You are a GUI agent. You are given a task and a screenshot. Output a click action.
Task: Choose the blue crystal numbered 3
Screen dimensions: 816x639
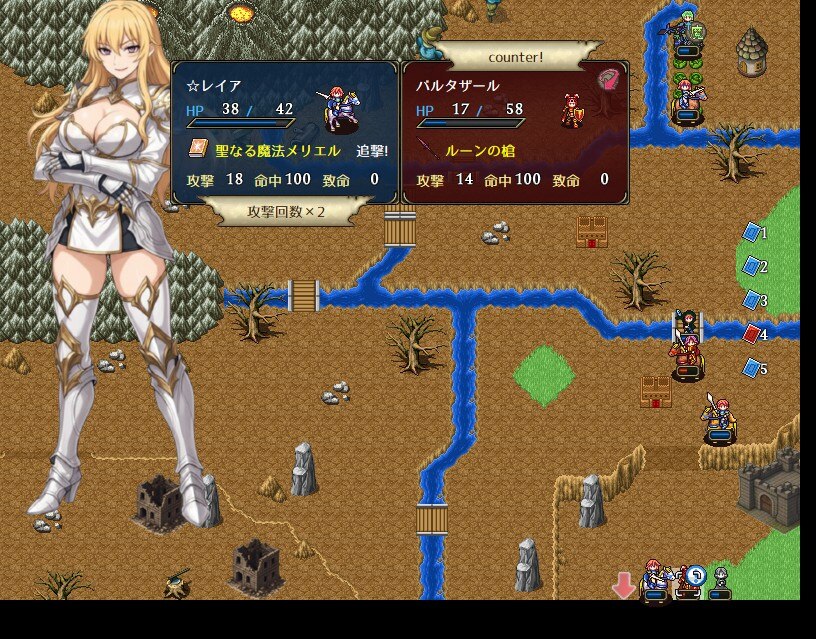(752, 300)
